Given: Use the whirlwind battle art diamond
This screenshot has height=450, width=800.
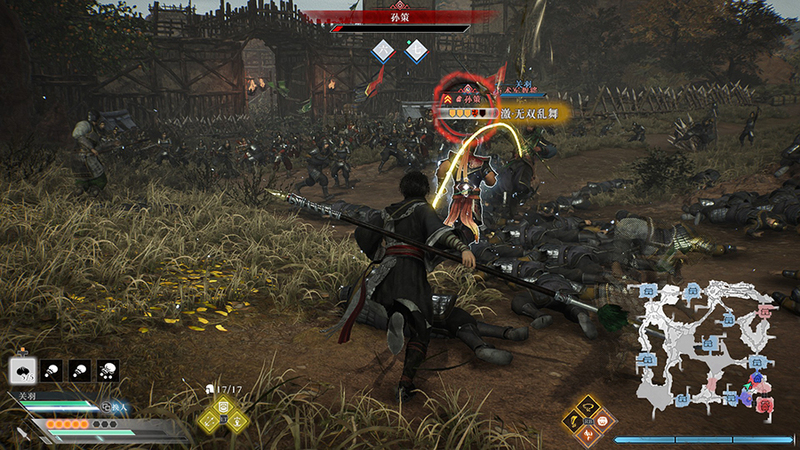Looking at the screenshot, I should (x=589, y=407).
